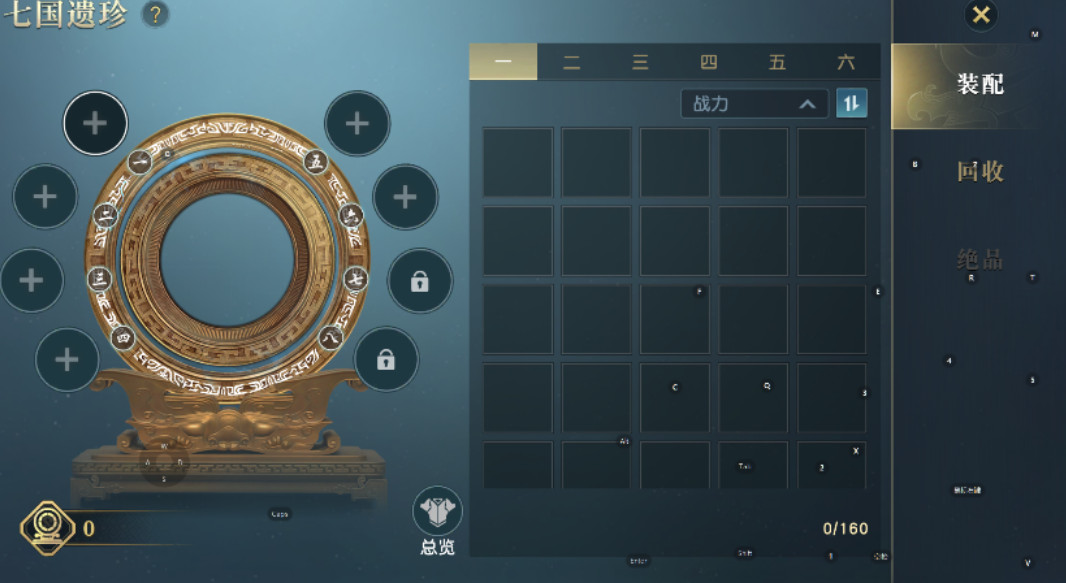Screen dimensions: 1066x583
Task: Close the 七国遗珍 screen with the X
Action: click(981, 15)
